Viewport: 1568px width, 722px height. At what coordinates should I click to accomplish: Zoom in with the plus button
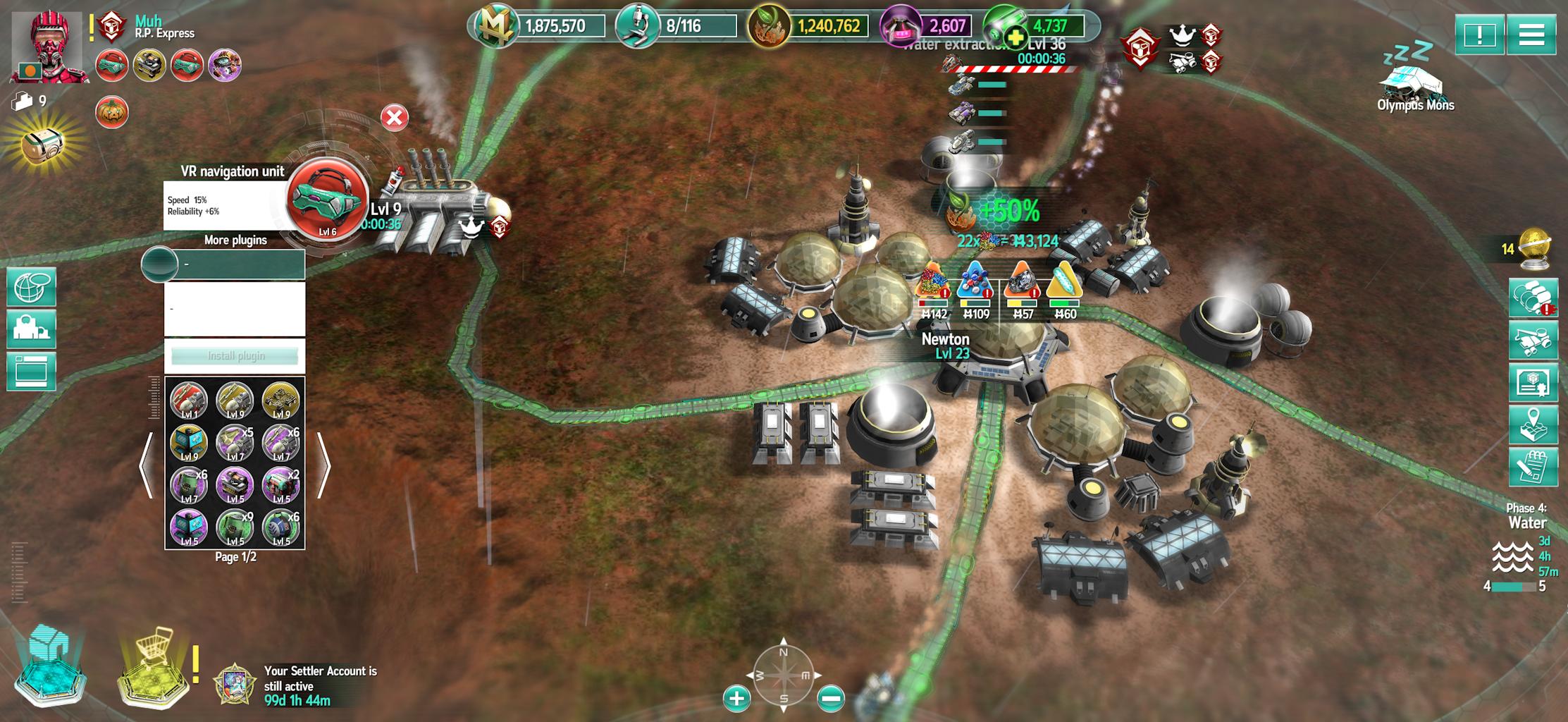coord(736,698)
